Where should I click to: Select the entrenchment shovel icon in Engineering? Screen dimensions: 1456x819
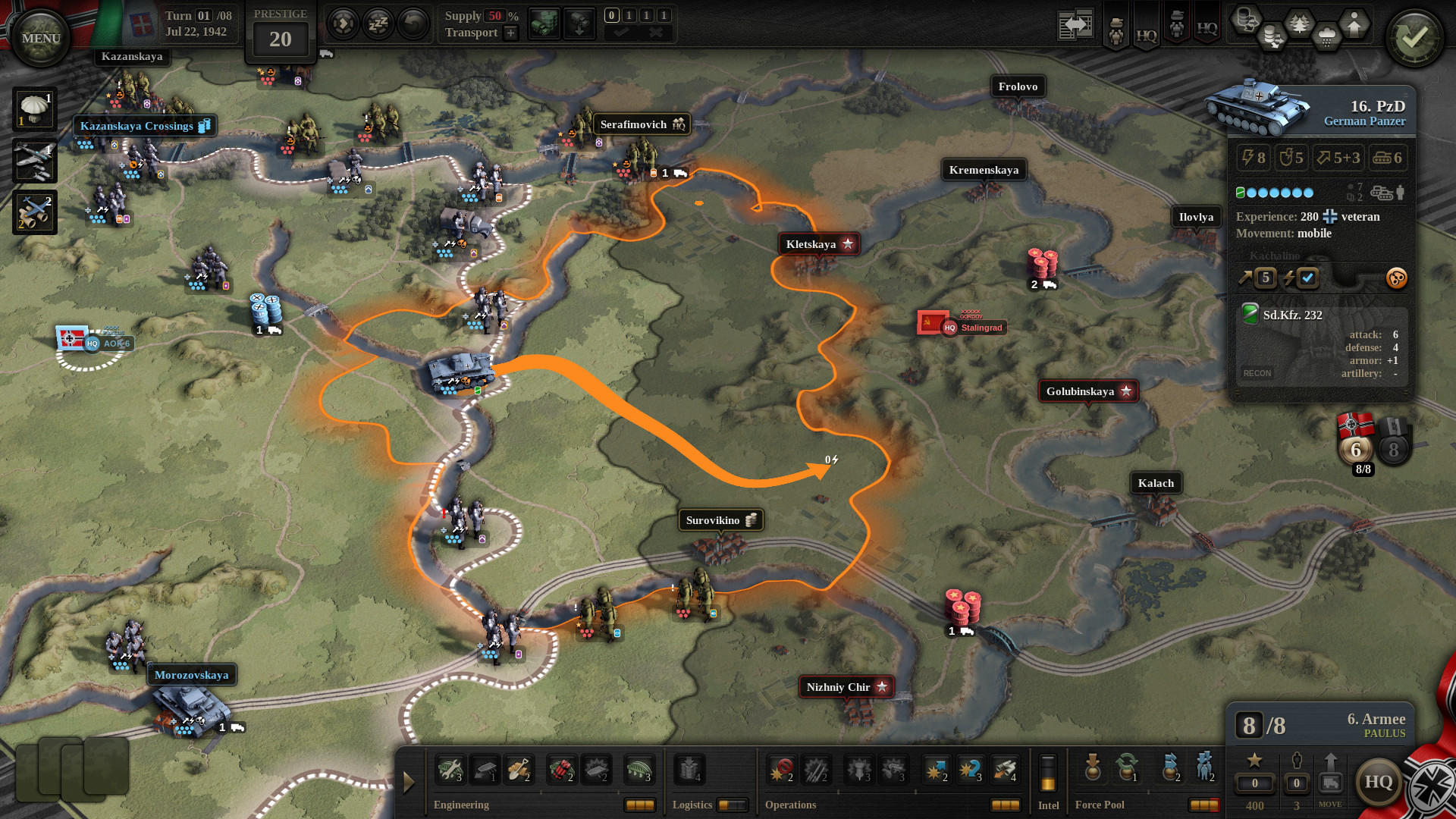tap(521, 769)
